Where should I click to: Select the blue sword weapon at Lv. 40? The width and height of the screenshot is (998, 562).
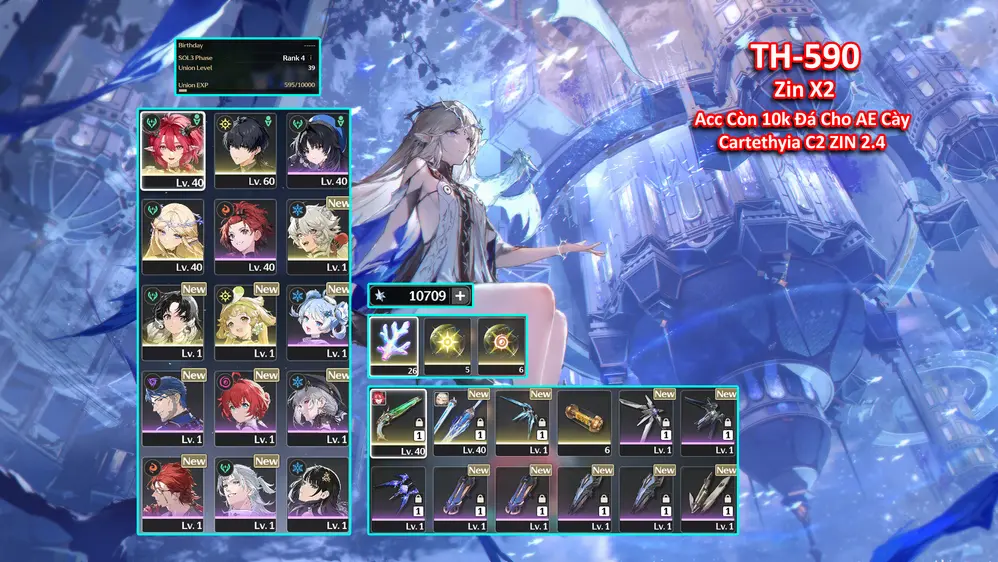click(460, 422)
